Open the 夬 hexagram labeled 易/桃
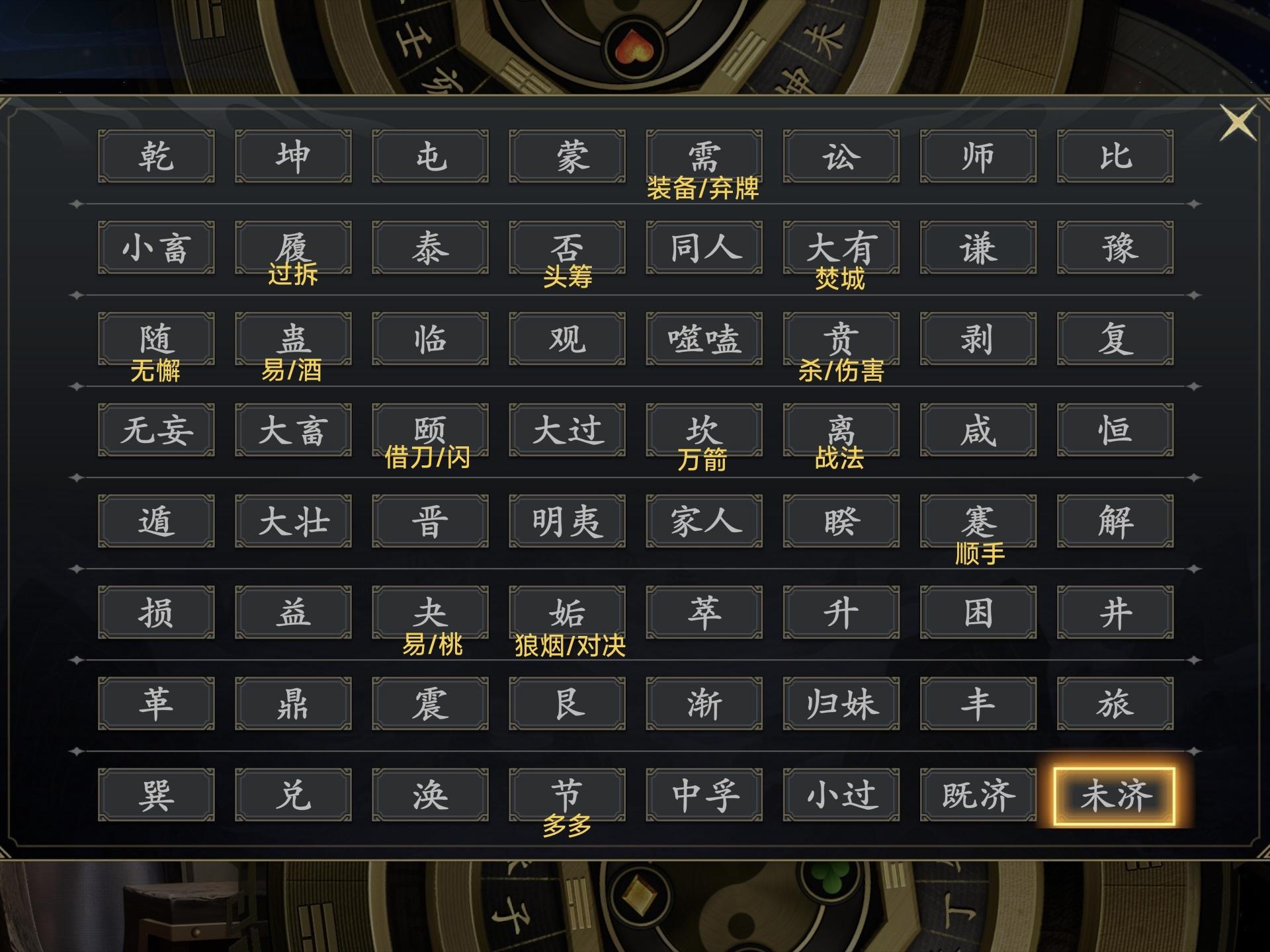The image size is (1270, 952). point(429,613)
